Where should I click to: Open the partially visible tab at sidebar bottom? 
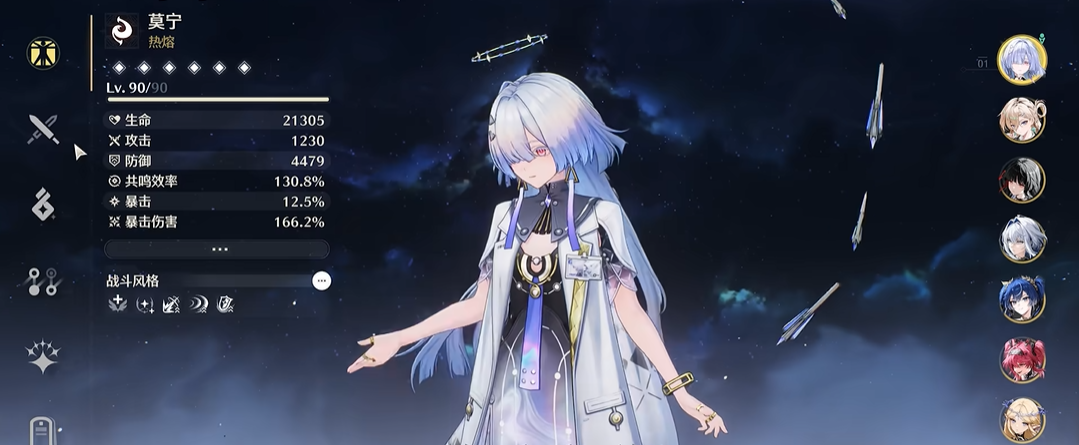point(43,430)
